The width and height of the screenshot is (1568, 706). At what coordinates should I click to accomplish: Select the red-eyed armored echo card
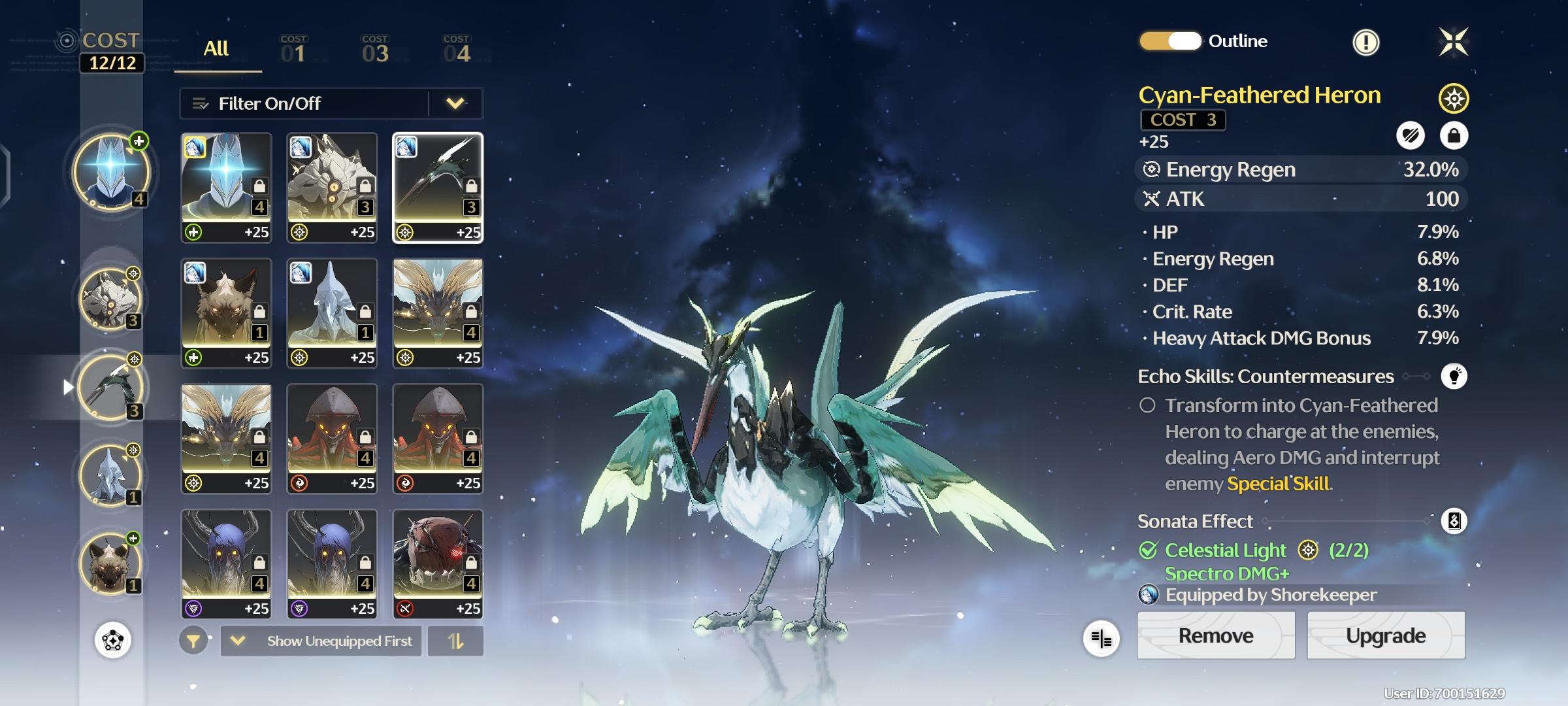click(438, 563)
